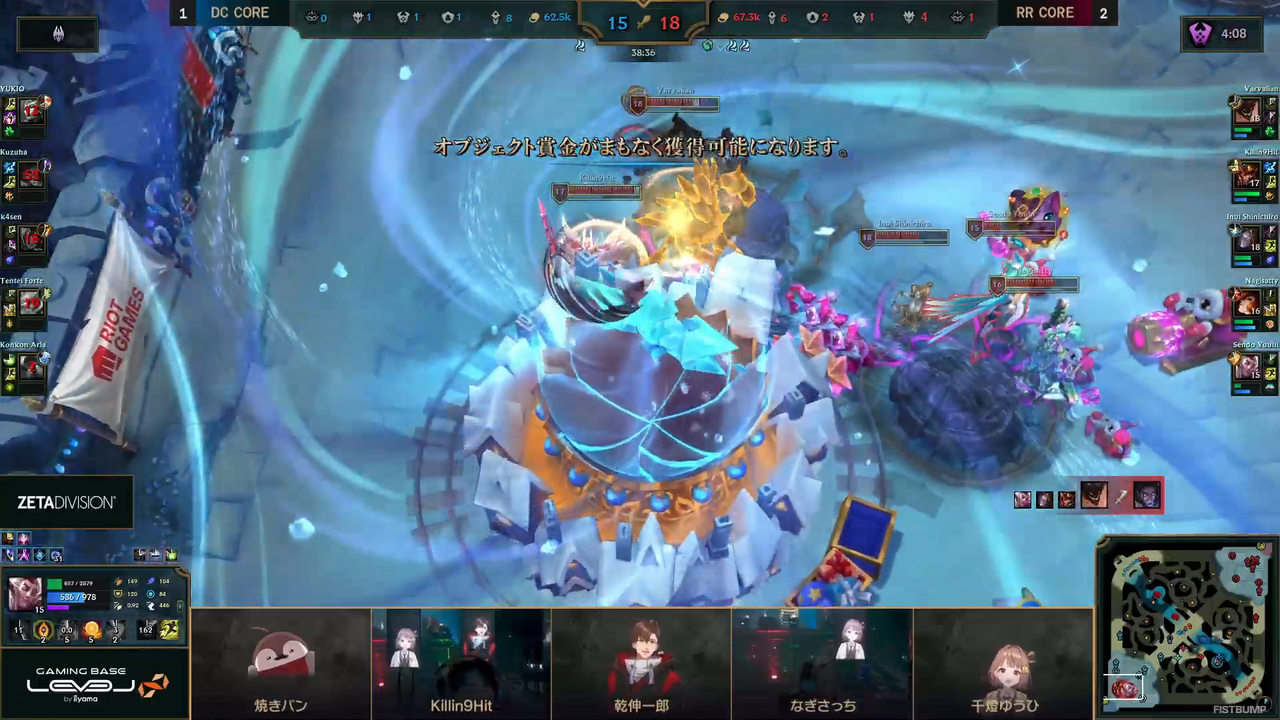Expand the left epic monster chevron below the timer

580,45
